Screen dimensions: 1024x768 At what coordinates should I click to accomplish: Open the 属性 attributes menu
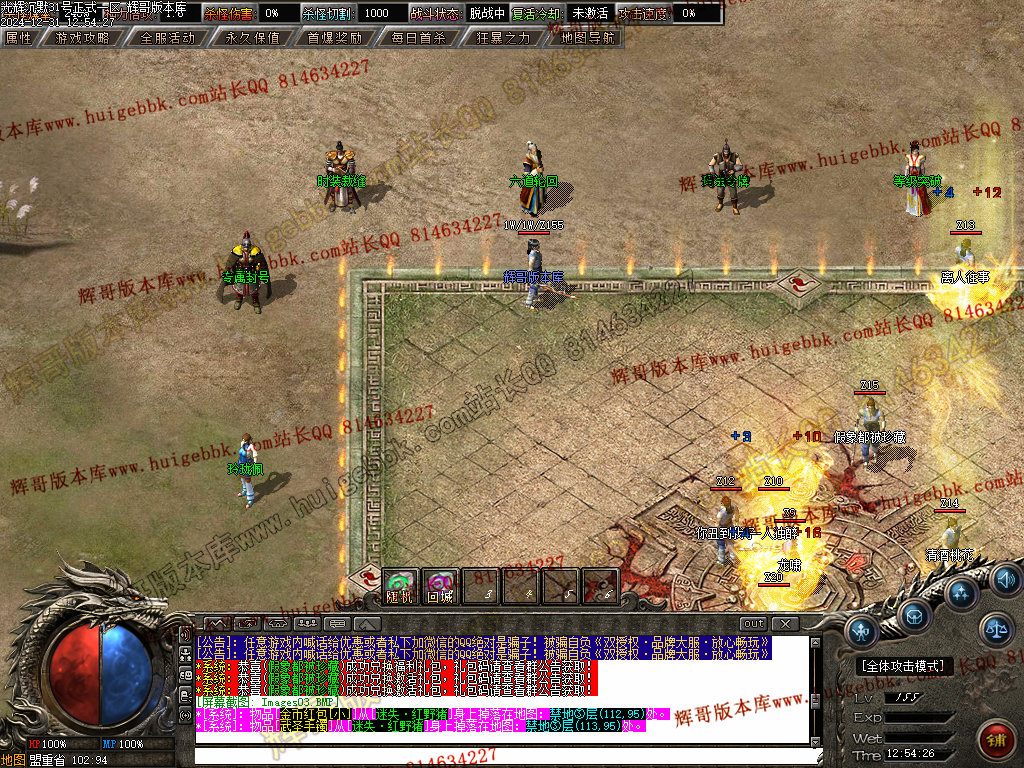coord(20,38)
